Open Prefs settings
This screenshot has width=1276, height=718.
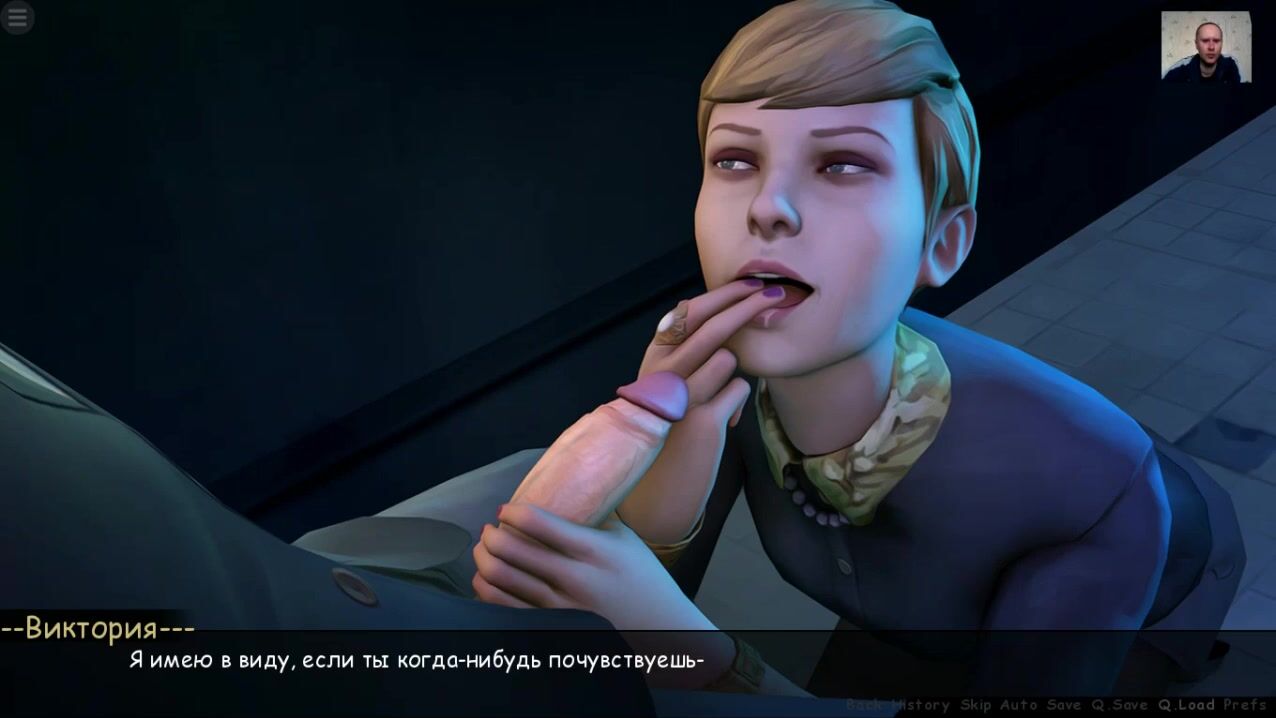pyautogui.click(x=1244, y=705)
